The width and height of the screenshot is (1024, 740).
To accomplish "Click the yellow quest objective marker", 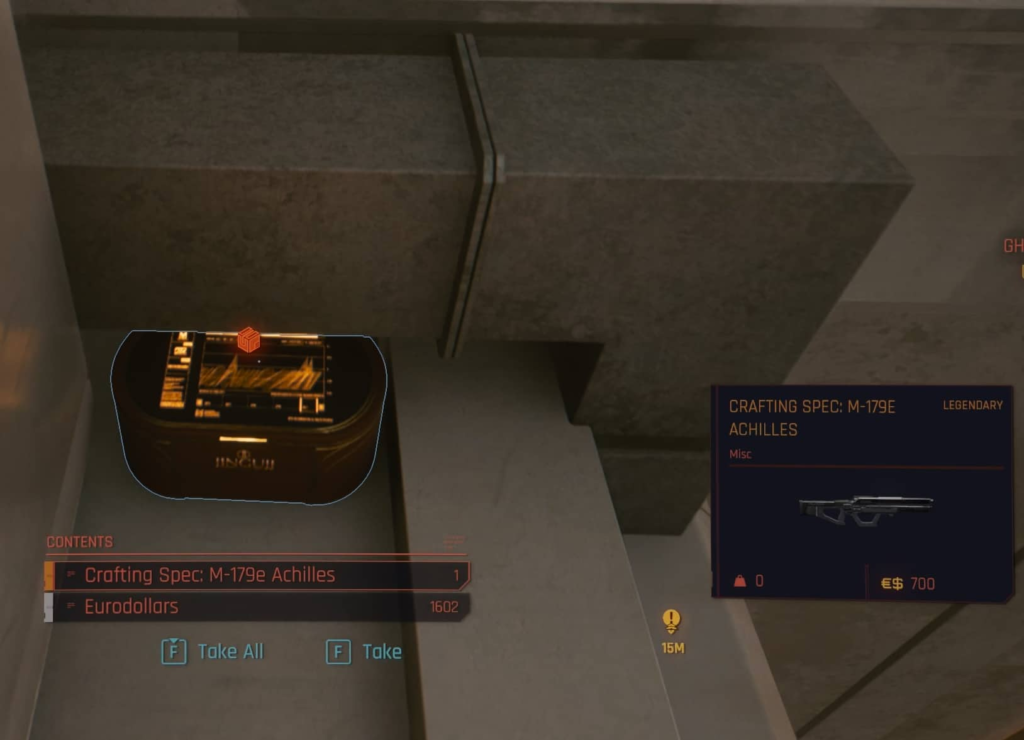I will pyautogui.click(x=671, y=621).
